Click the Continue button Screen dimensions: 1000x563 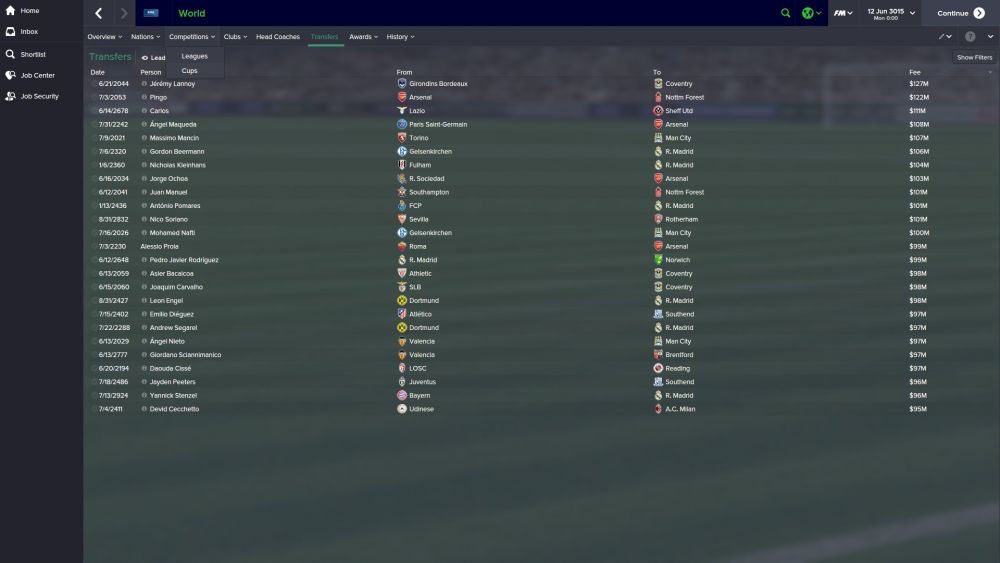[959, 13]
